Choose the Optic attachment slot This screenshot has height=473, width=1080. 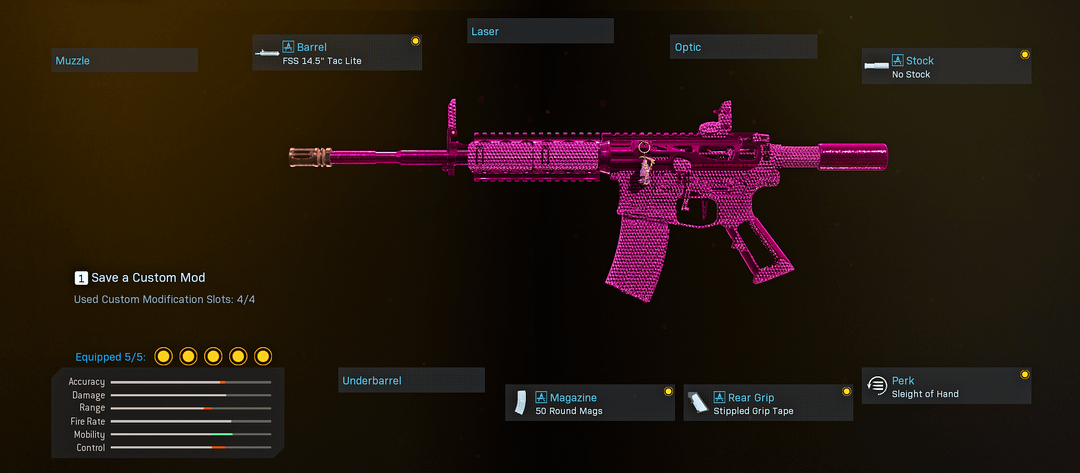click(x=743, y=47)
